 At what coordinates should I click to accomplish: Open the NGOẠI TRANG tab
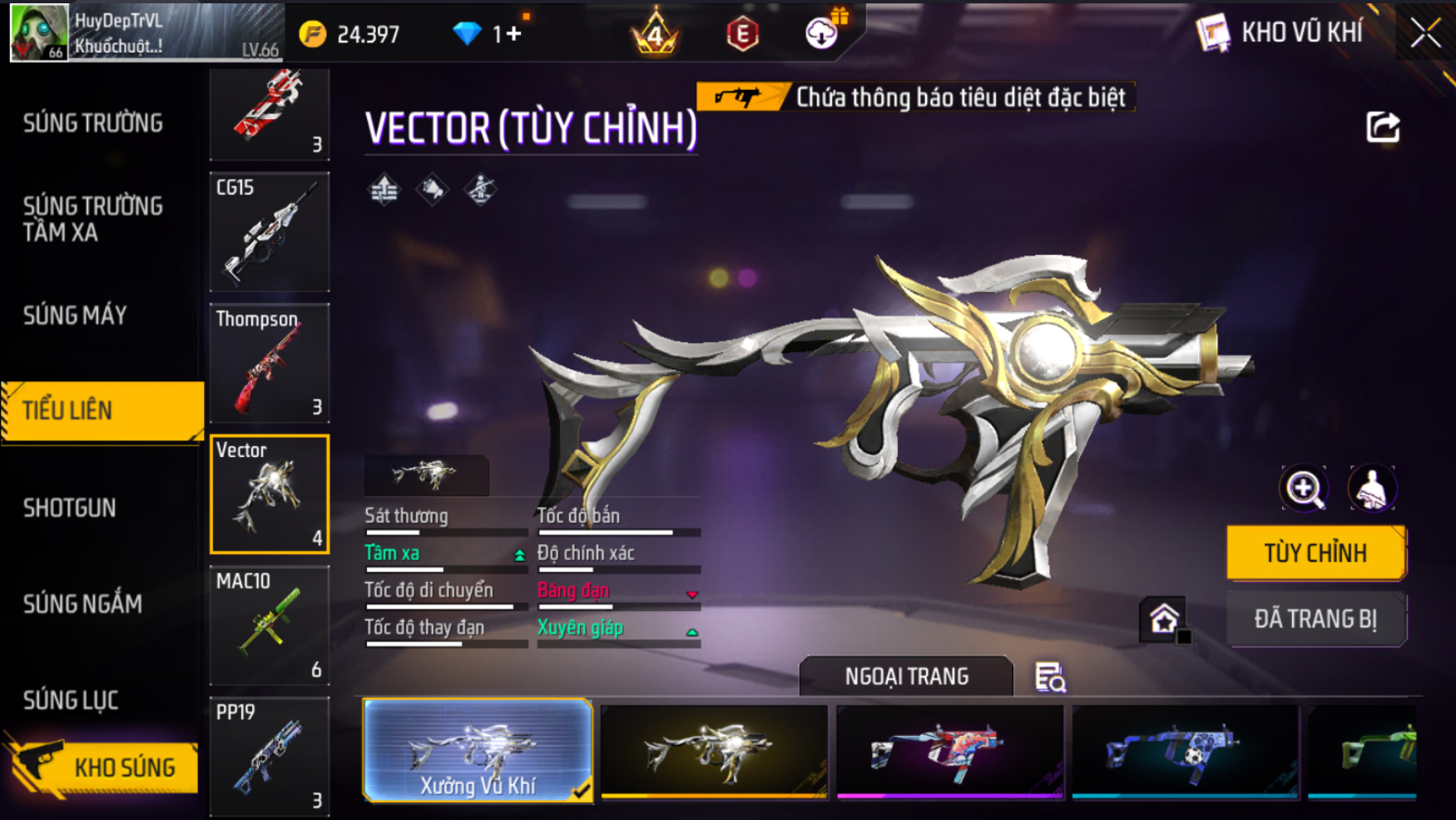coord(906,676)
